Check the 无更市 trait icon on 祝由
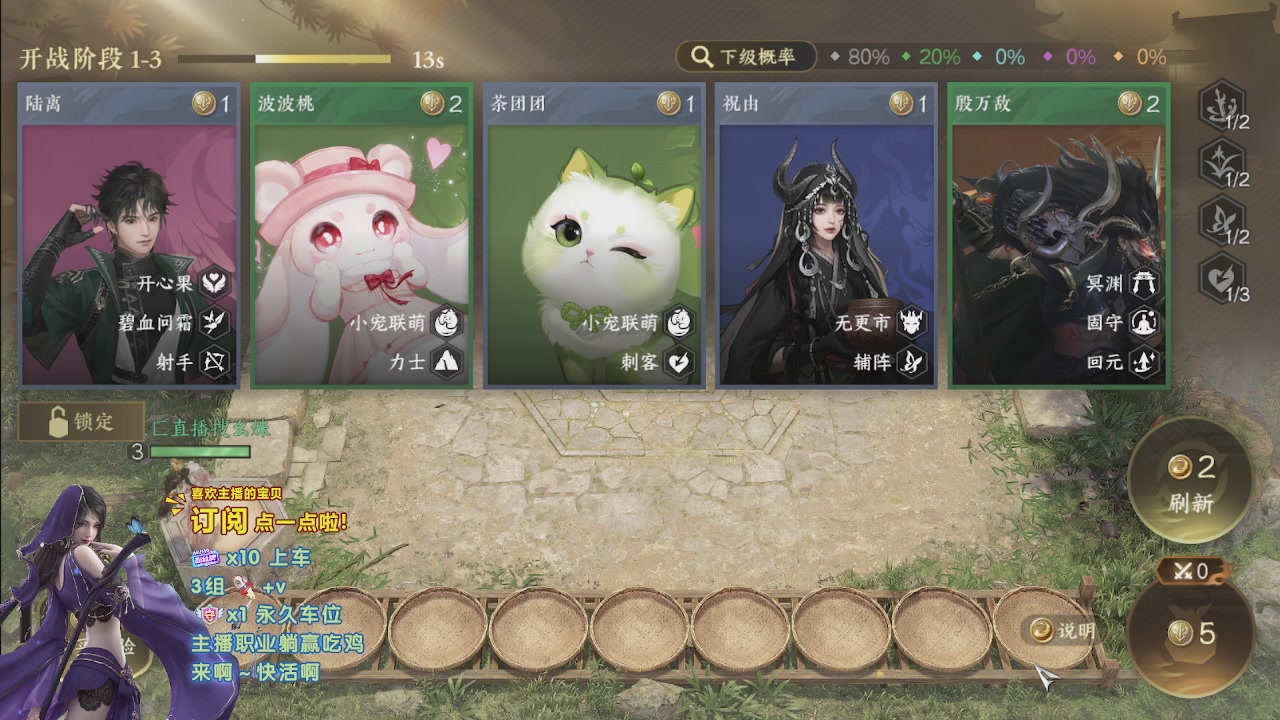The image size is (1280, 720). pyautogui.click(x=912, y=322)
